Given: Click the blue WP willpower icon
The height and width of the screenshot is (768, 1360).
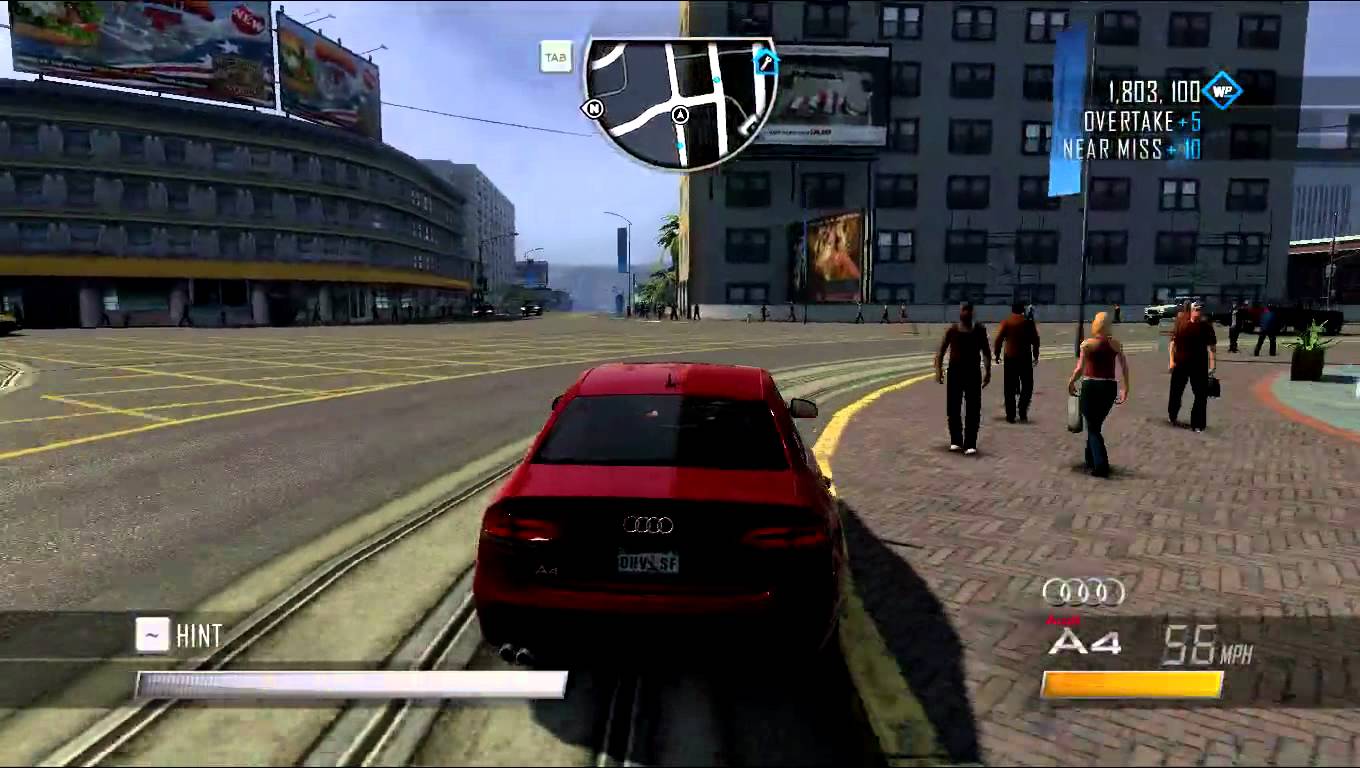Looking at the screenshot, I should [1221, 92].
